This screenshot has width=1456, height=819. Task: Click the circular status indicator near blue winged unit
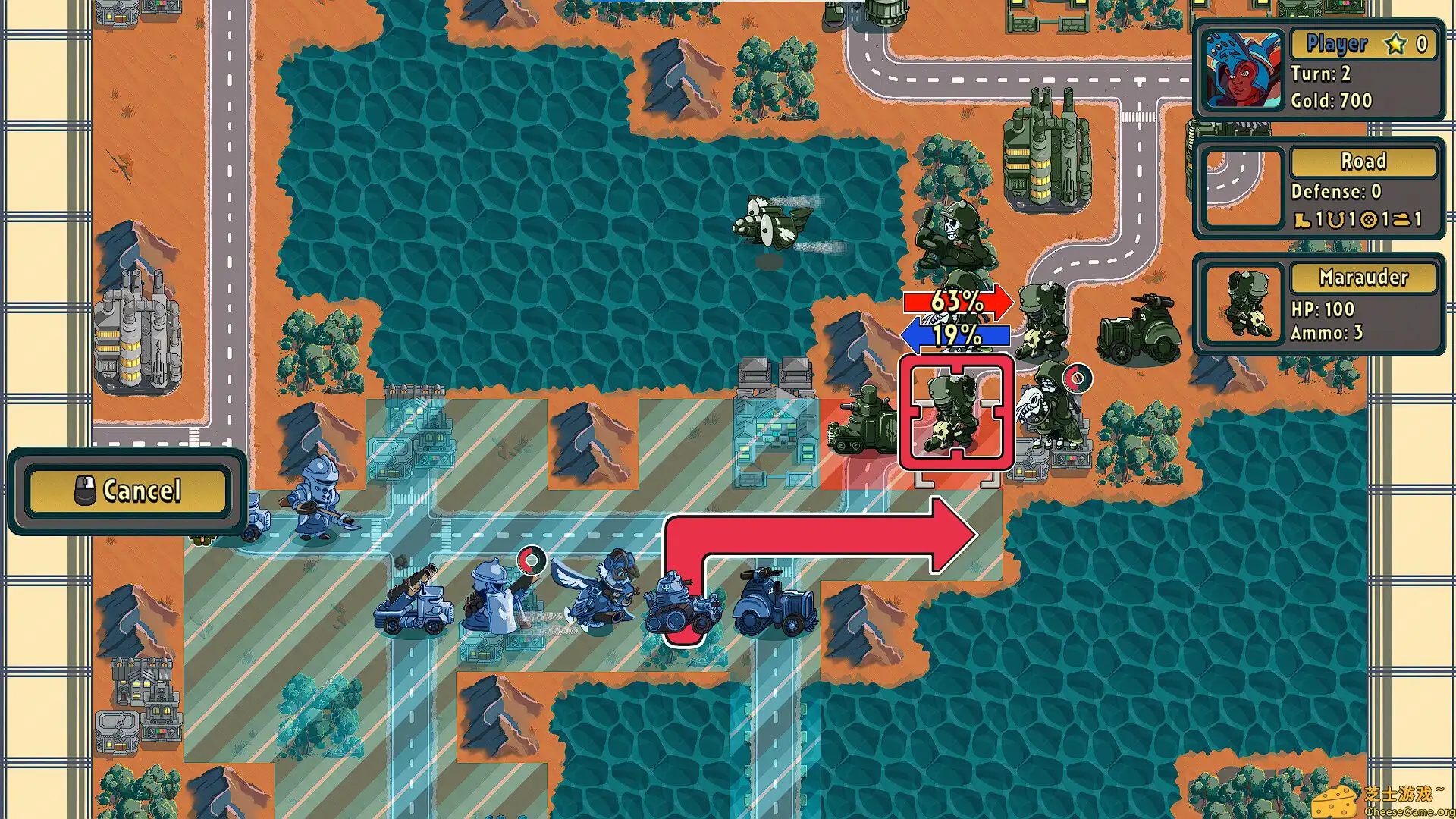(x=533, y=562)
